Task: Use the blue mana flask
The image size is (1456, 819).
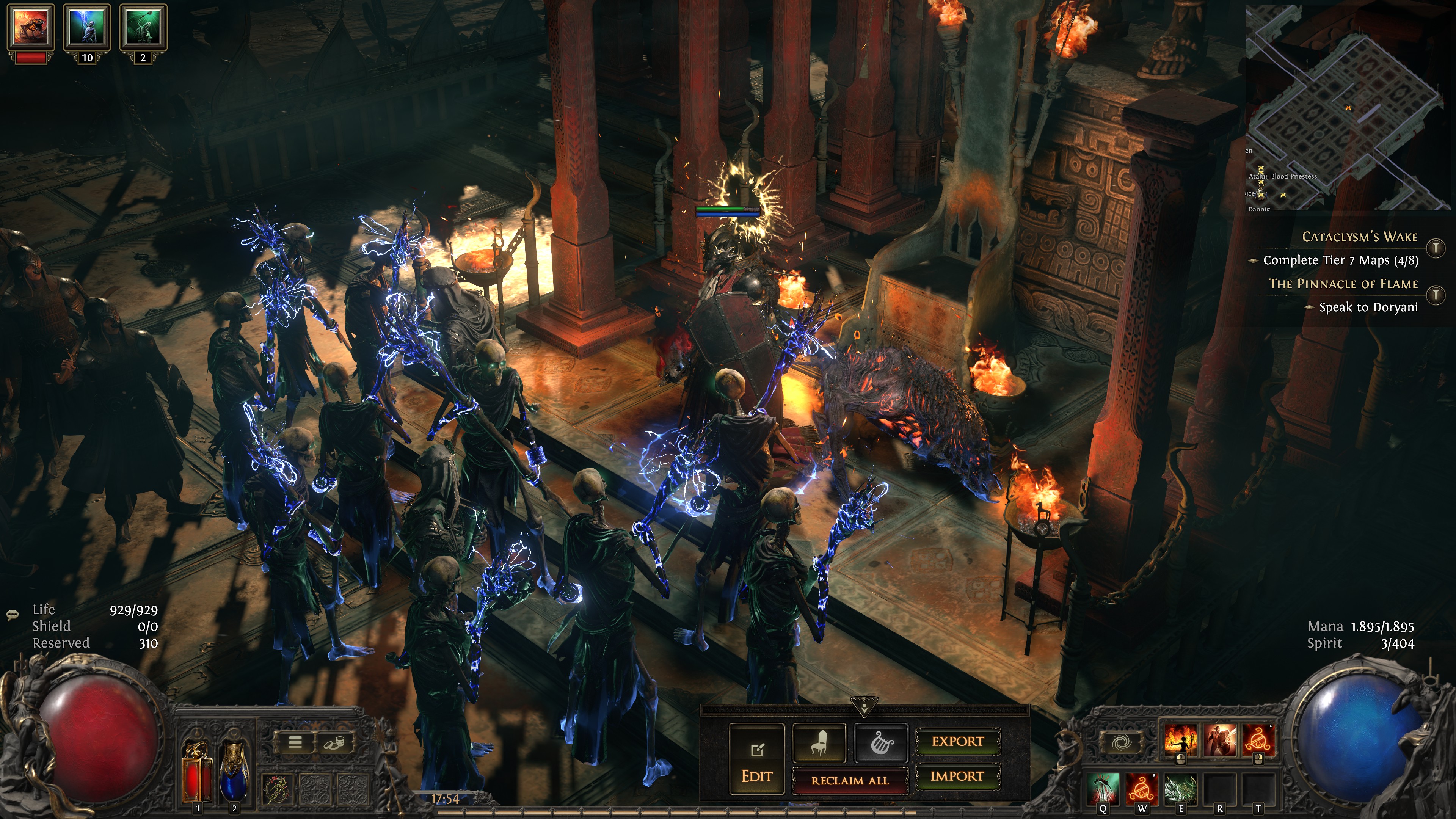Action: pyautogui.click(x=234, y=772)
